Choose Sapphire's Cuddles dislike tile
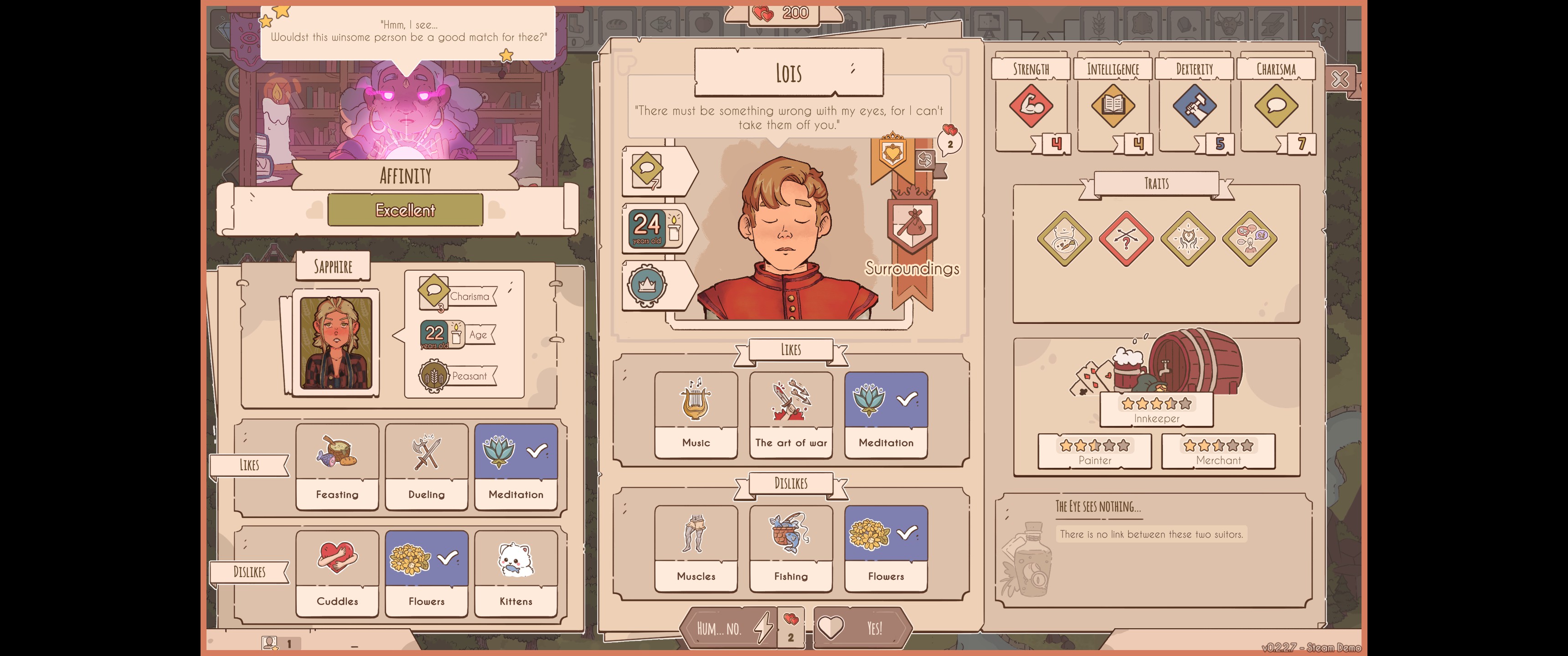 337,573
